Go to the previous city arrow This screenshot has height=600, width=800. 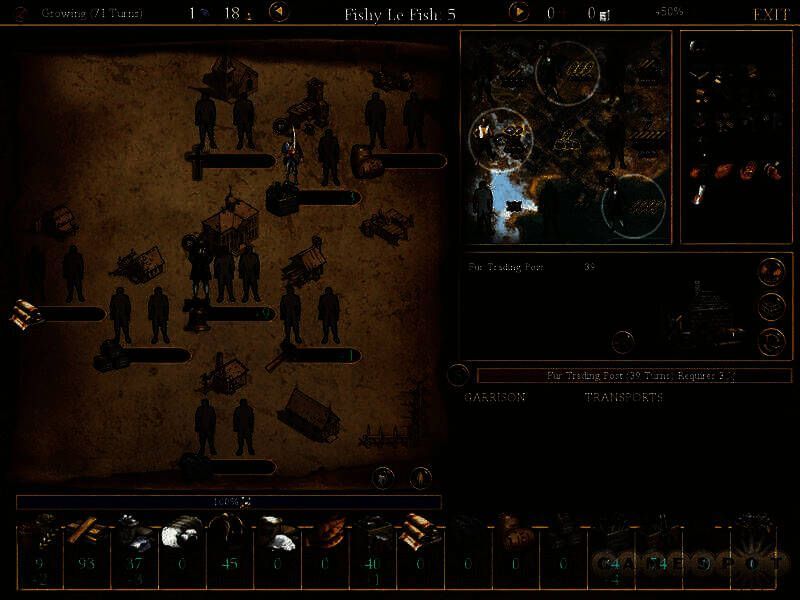click(x=281, y=13)
